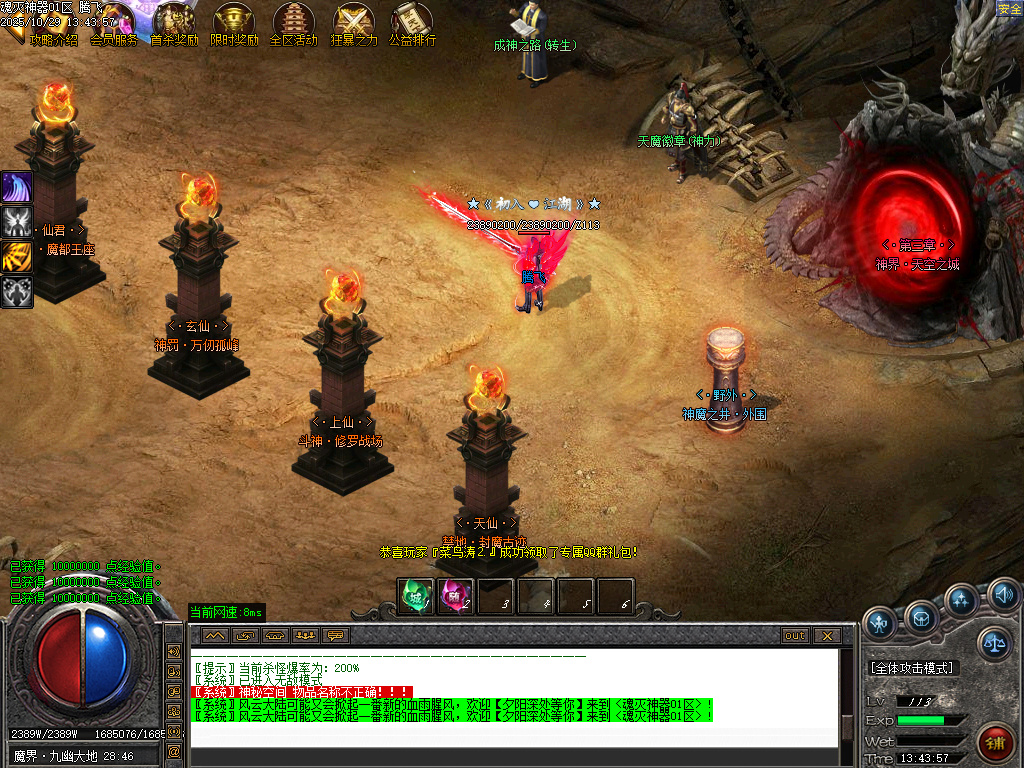Select the white winged figure skill icon

[17, 222]
